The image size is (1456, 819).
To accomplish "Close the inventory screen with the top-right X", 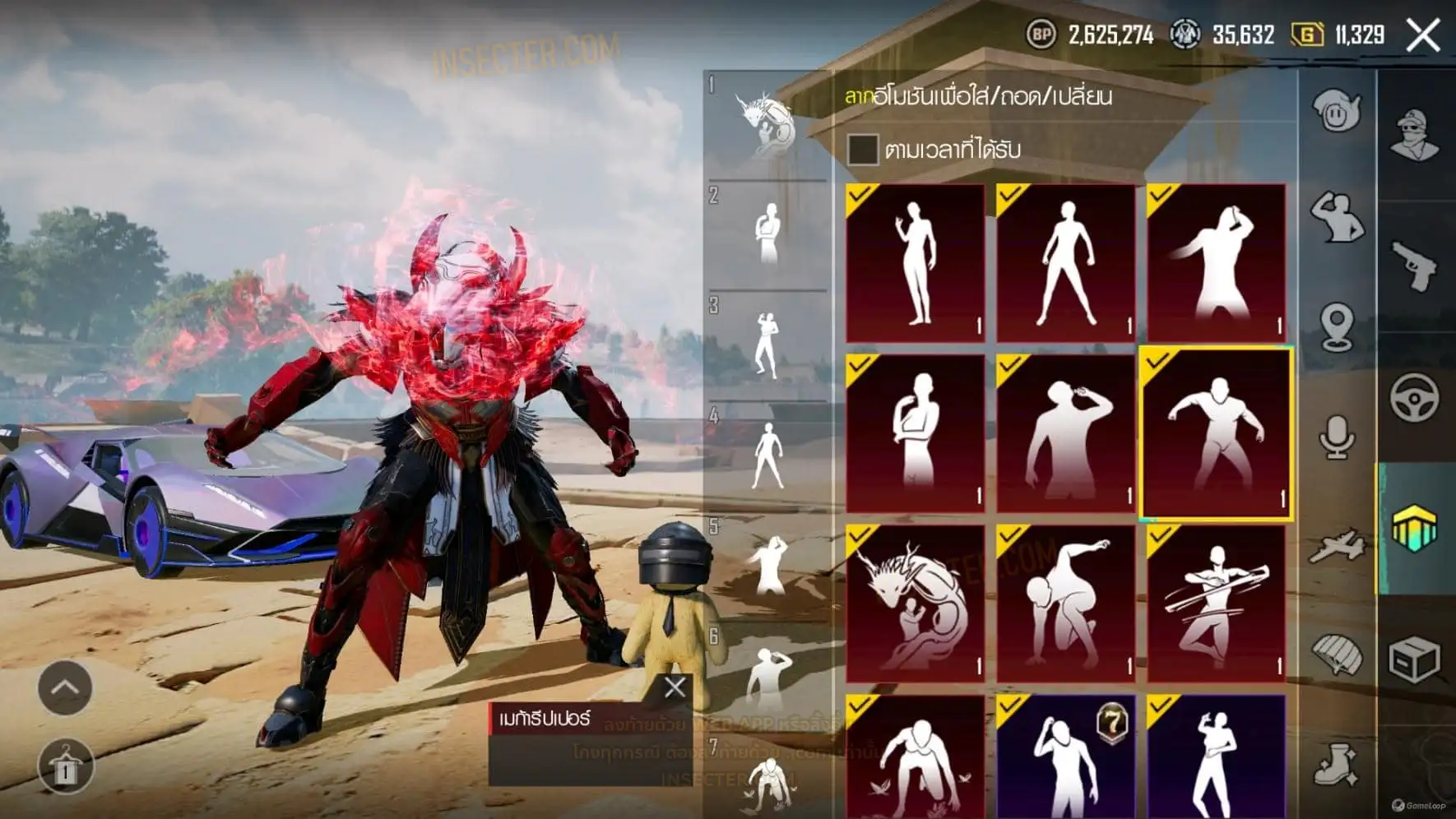I will tap(1422, 36).
